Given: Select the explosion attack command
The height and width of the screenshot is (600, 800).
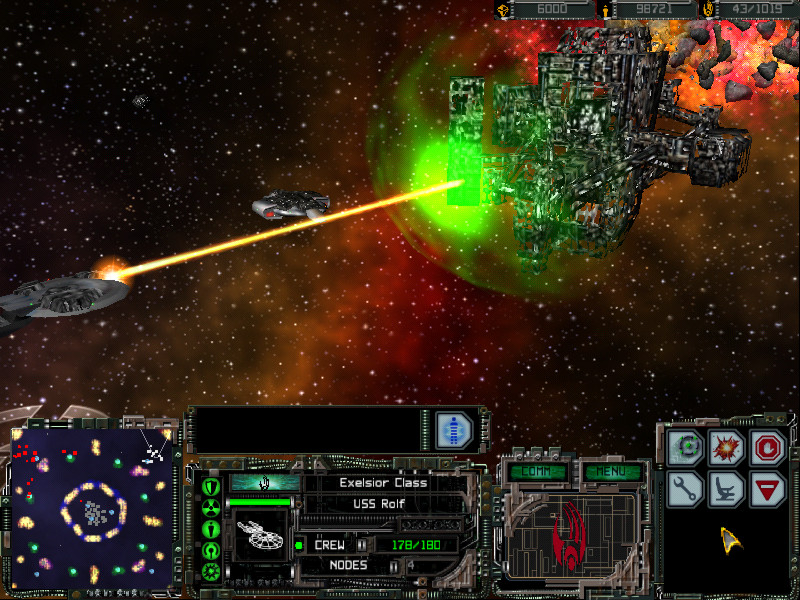Looking at the screenshot, I should (x=726, y=449).
